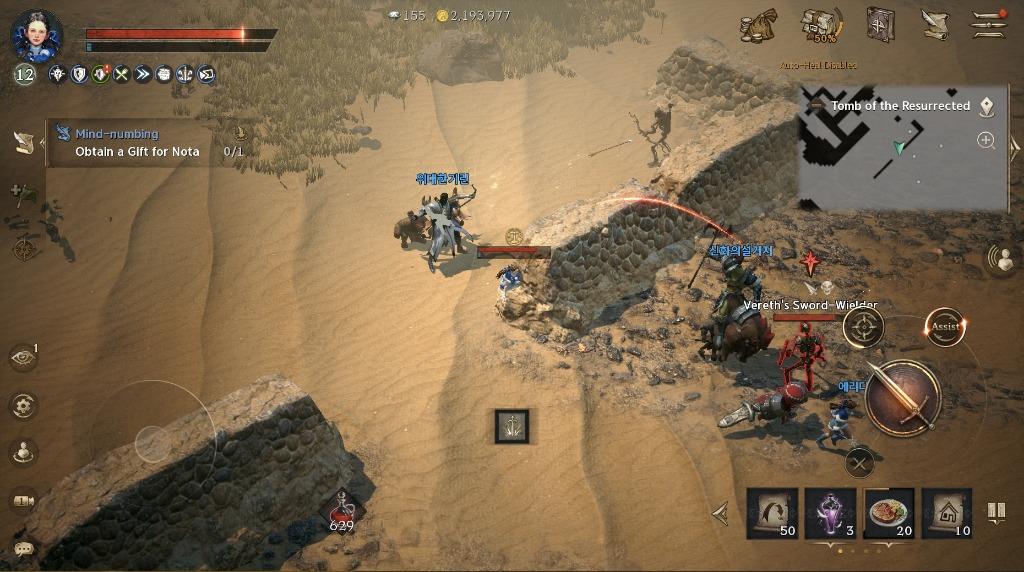The width and height of the screenshot is (1024, 572).
Task: Eat the food plate item
Action: point(889,513)
